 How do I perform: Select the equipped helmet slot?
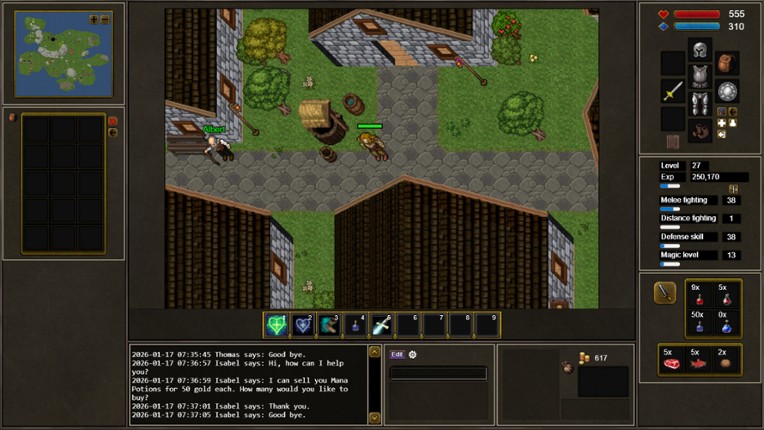tap(699, 51)
